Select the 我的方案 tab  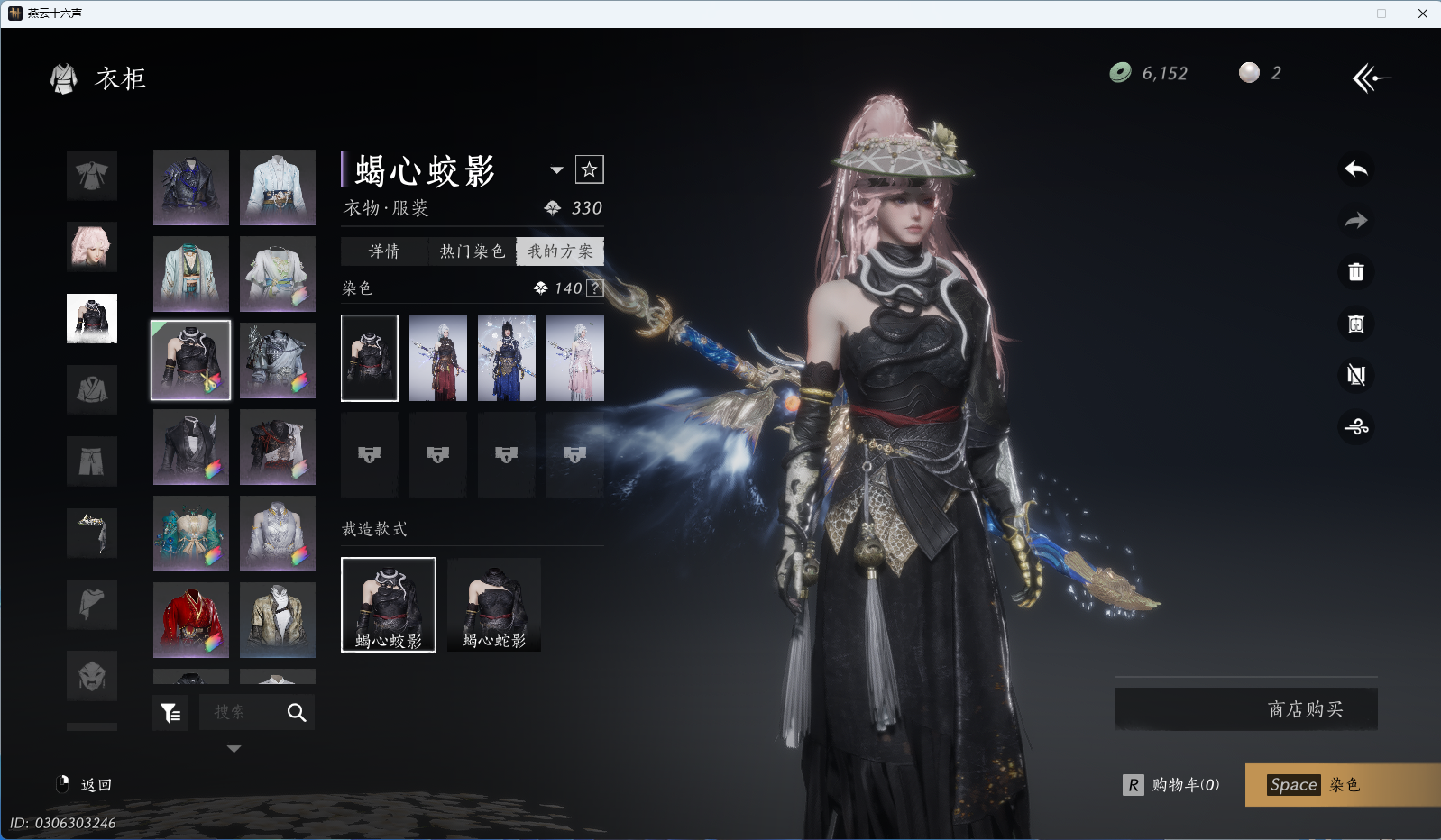click(560, 251)
